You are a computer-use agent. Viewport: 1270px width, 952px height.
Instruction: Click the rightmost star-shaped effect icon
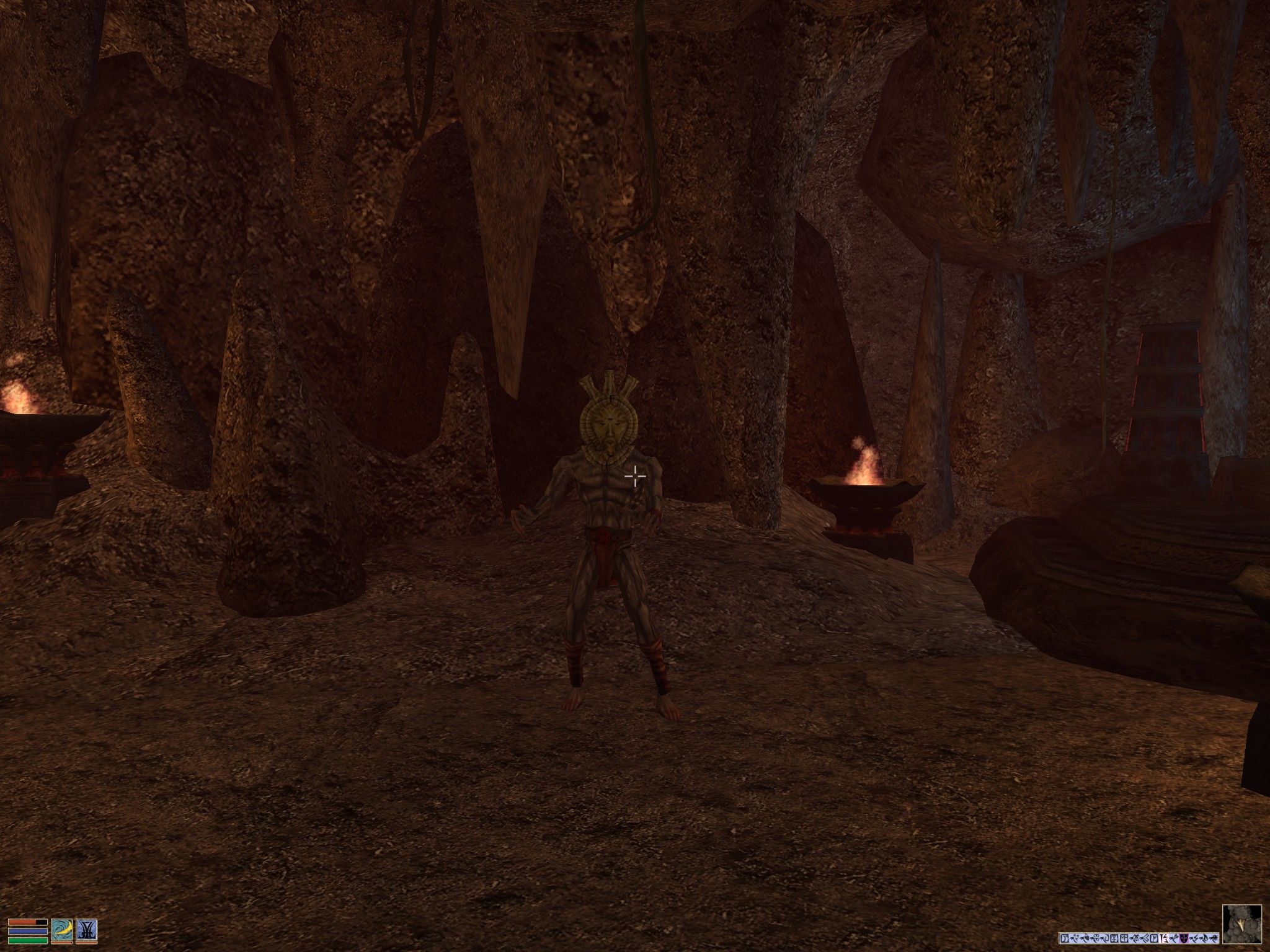(x=1214, y=938)
